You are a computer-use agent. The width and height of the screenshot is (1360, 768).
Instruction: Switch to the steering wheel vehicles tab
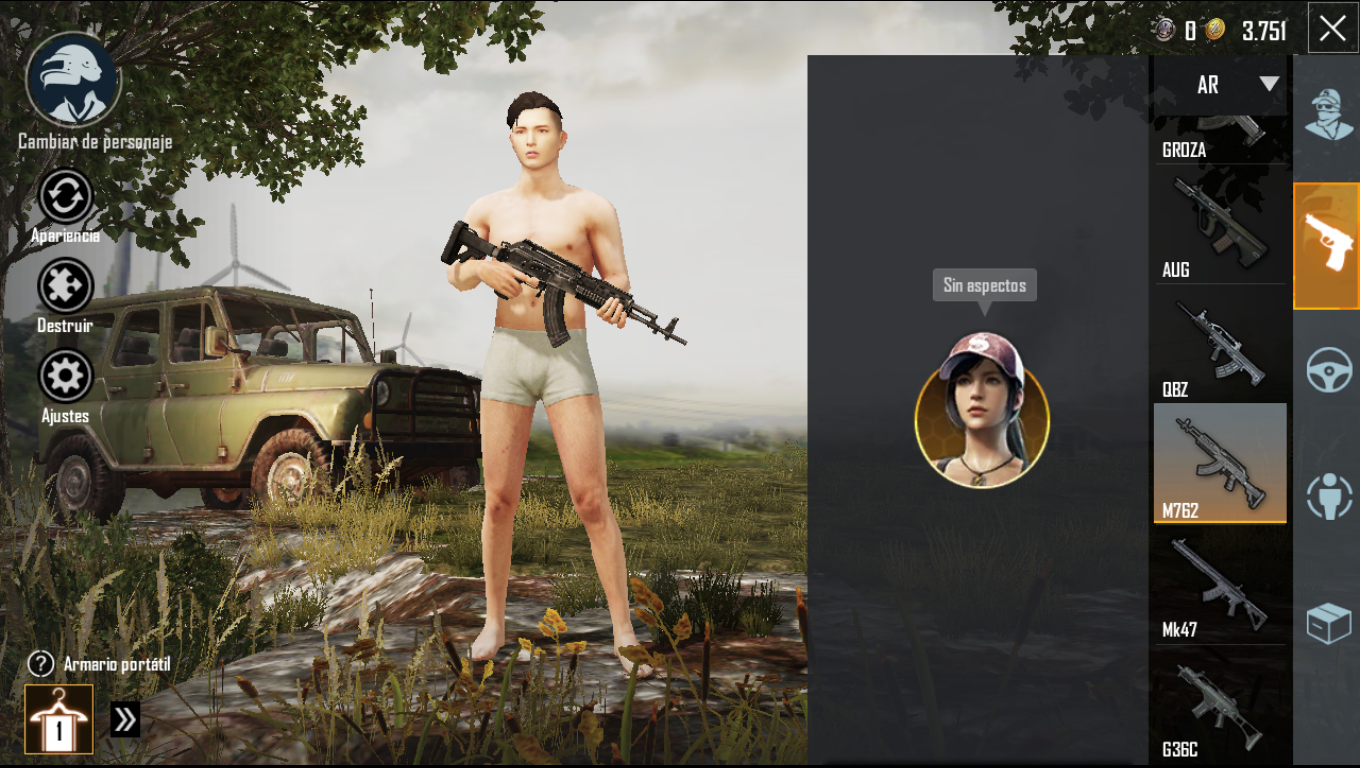[1328, 370]
